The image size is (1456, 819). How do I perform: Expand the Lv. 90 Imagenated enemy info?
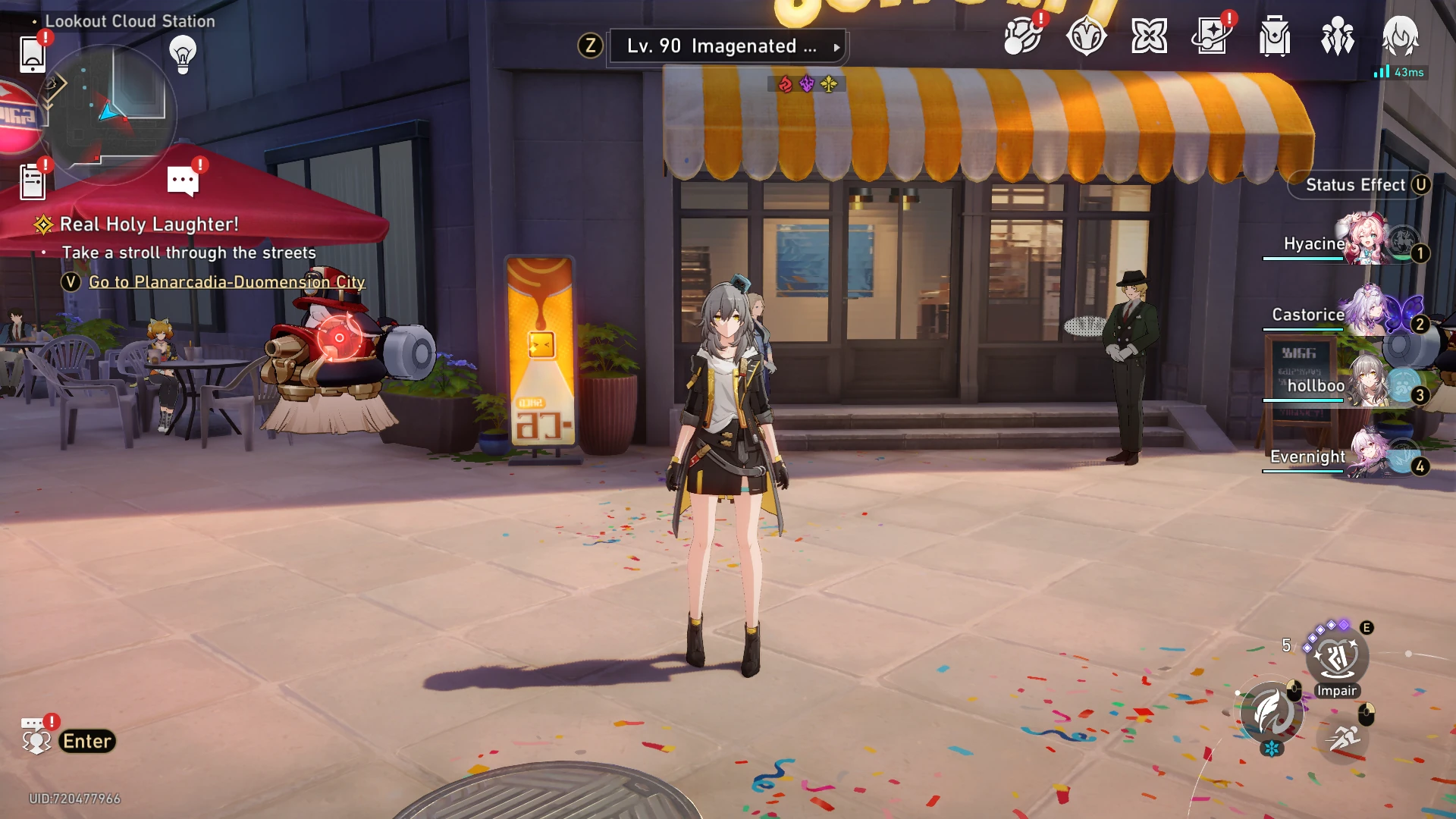click(726, 47)
